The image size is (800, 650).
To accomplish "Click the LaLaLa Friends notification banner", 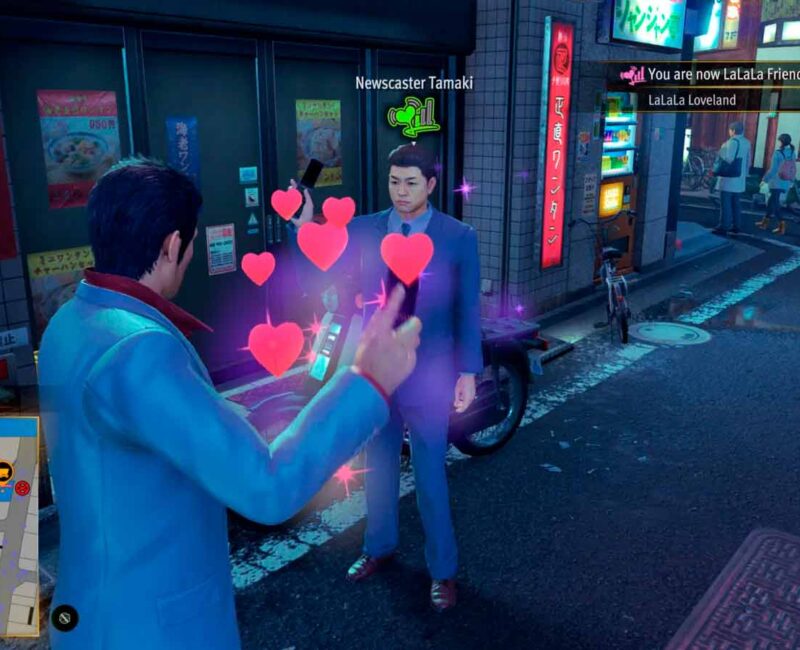I will (712, 74).
